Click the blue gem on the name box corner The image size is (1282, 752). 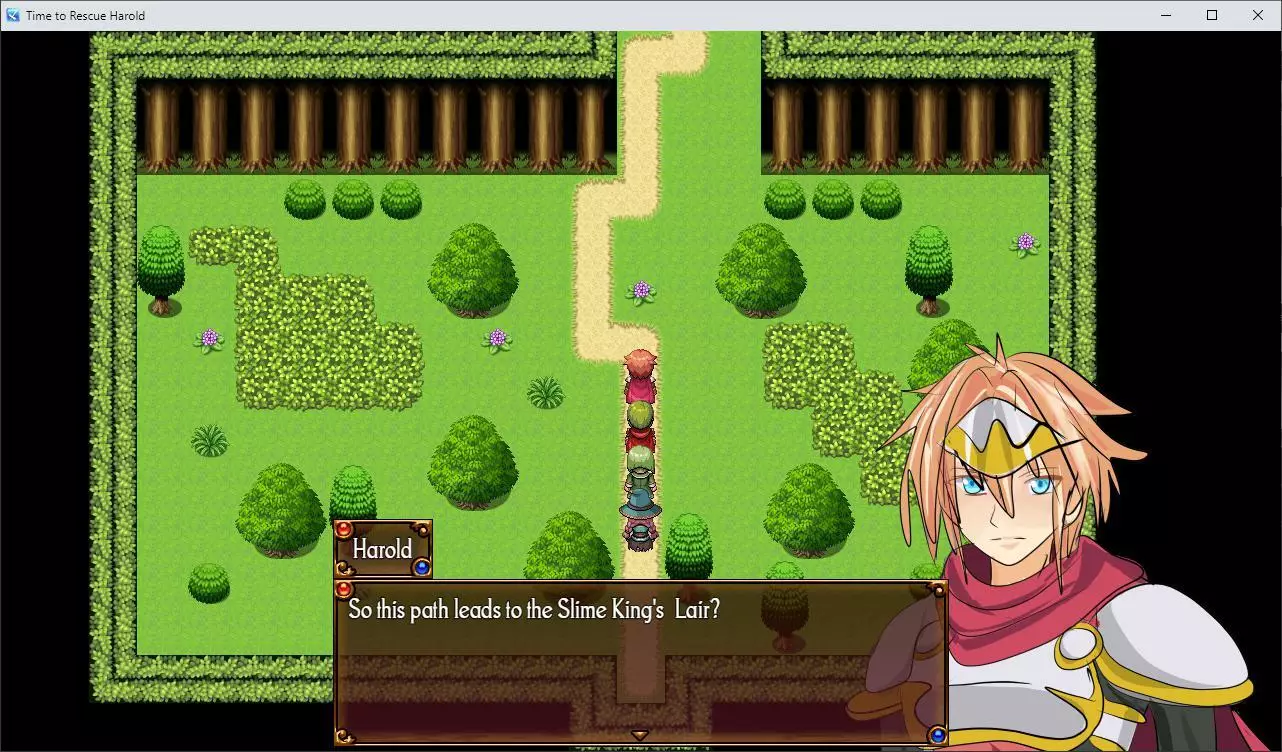click(x=422, y=567)
